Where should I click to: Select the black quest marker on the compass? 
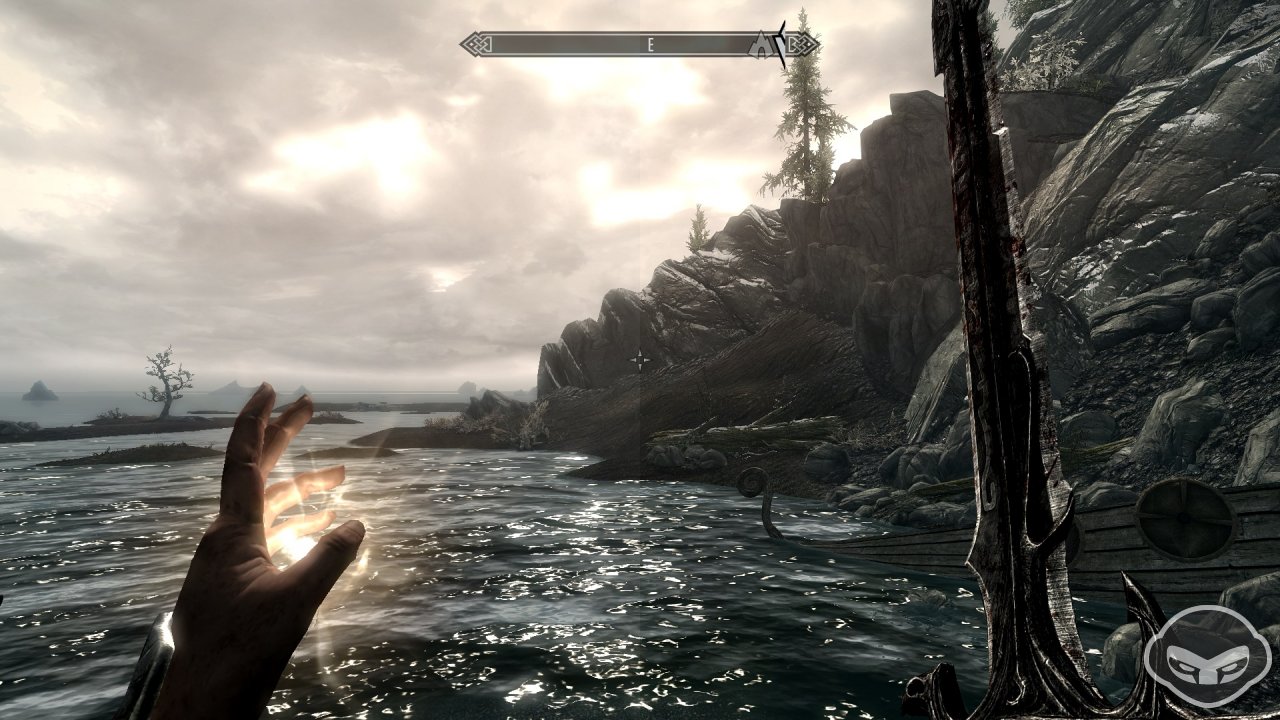pyautogui.click(x=782, y=44)
